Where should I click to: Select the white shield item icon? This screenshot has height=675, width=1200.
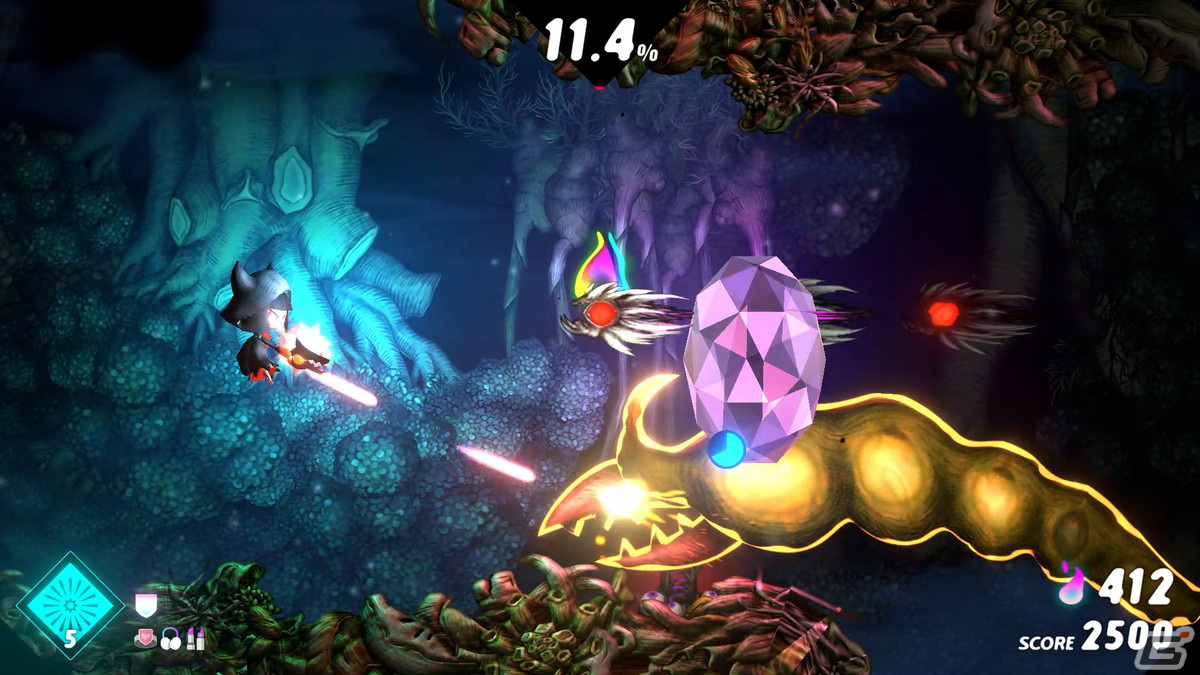click(x=145, y=605)
